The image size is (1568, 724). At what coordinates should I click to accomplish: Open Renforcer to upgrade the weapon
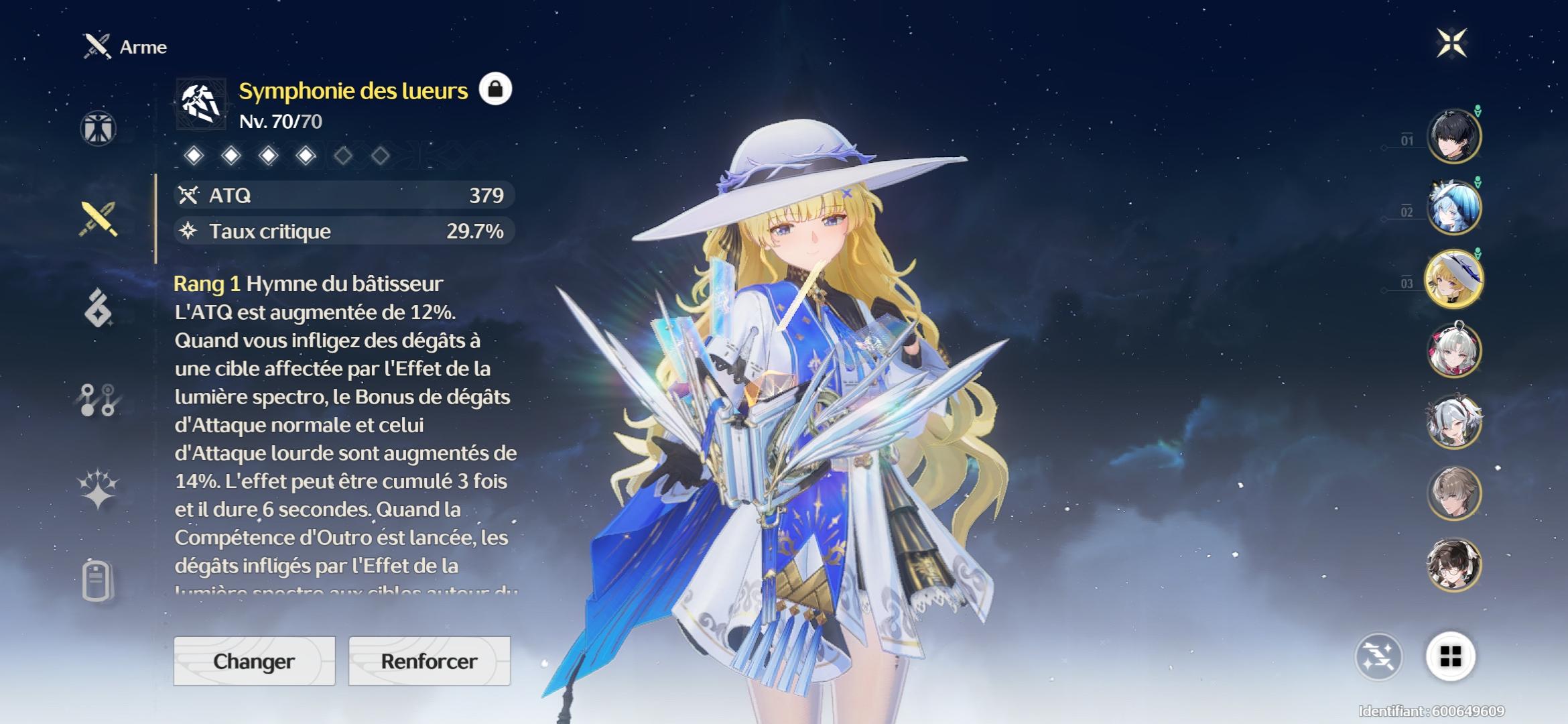[429, 661]
